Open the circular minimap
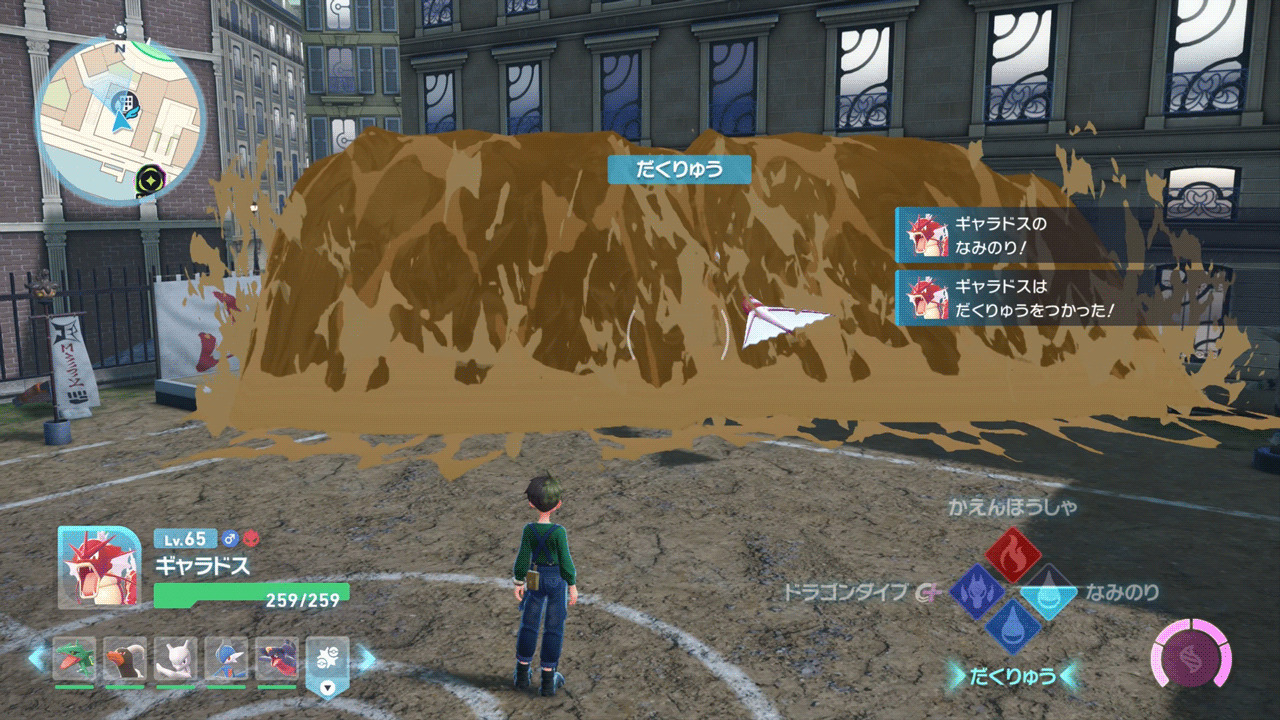The height and width of the screenshot is (720, 1280). [x=121, y=118]
